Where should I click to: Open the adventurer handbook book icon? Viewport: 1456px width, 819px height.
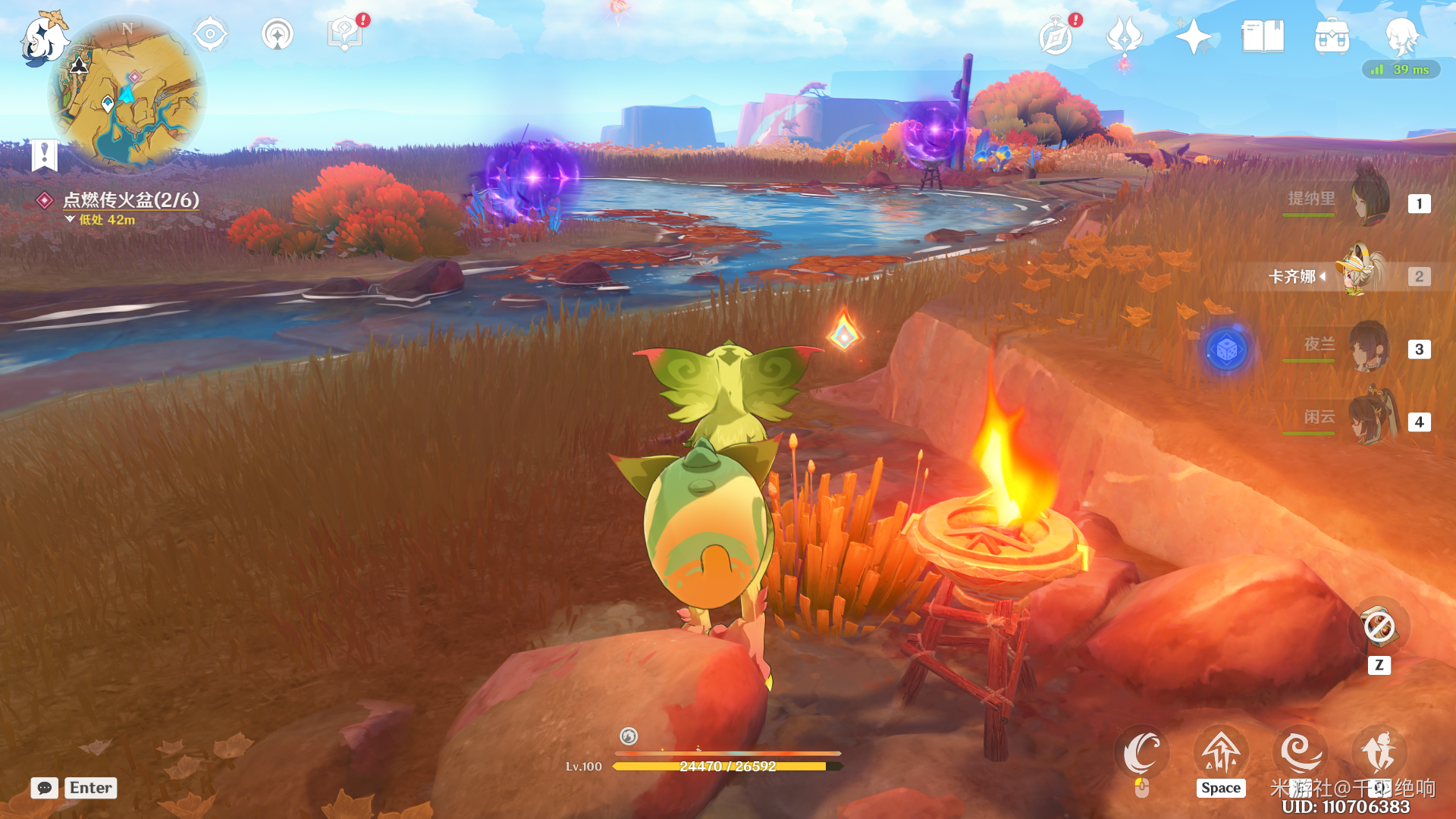pyautogui.click(x=1263, y=36)
